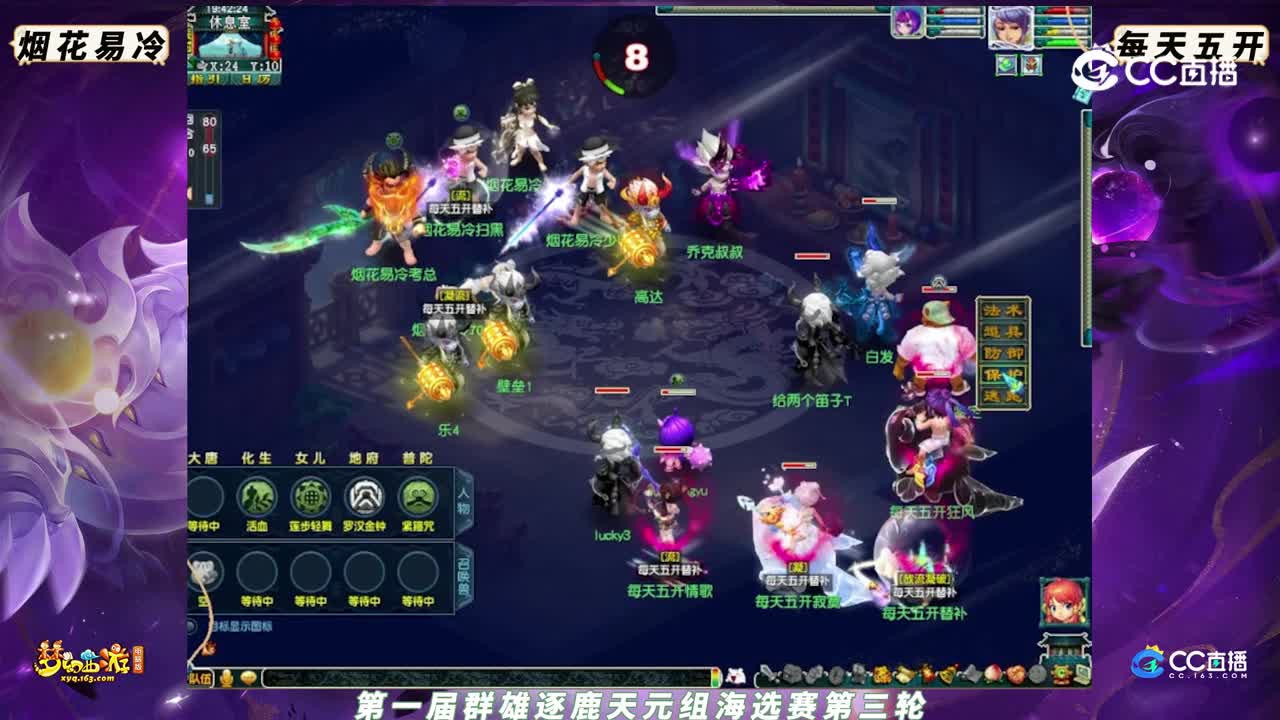This screenshot has height=720, width=1280.
Task: Click the firecracker item icon in bottom bar
Action: [928, 674]
